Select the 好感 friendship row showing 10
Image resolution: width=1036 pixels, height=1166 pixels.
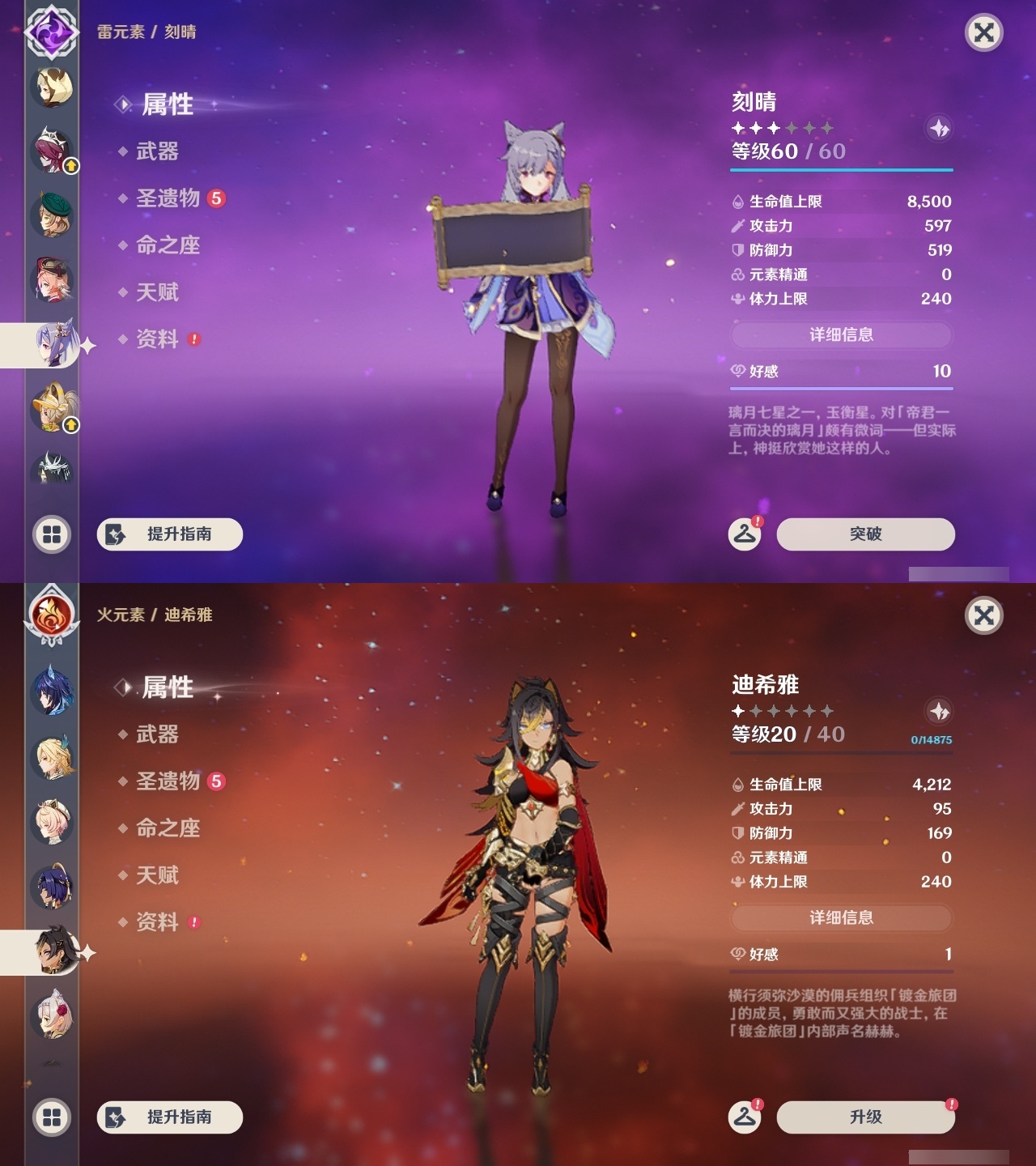pos(841,372)
